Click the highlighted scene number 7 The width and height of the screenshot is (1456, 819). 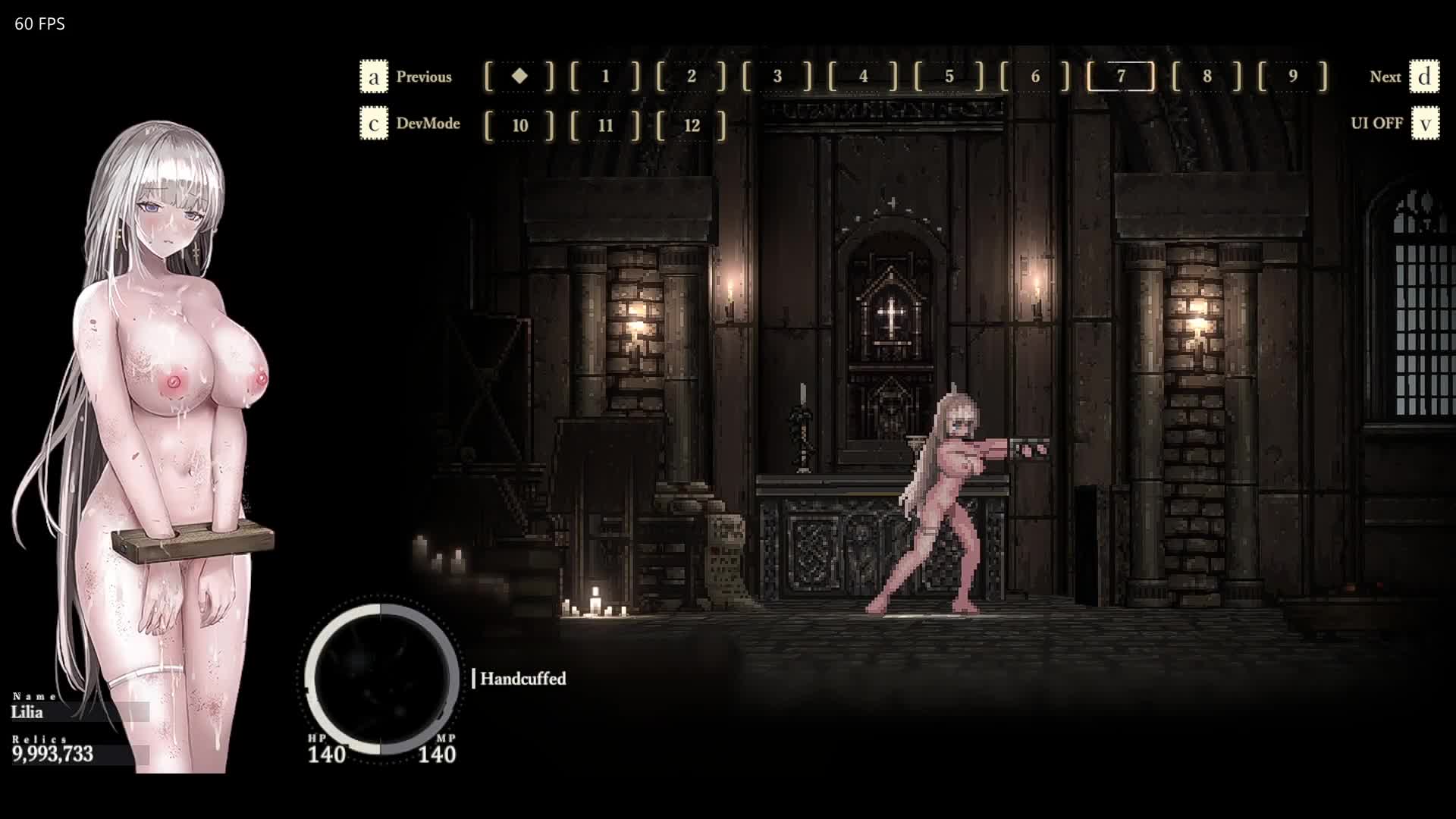point(1121,77)
